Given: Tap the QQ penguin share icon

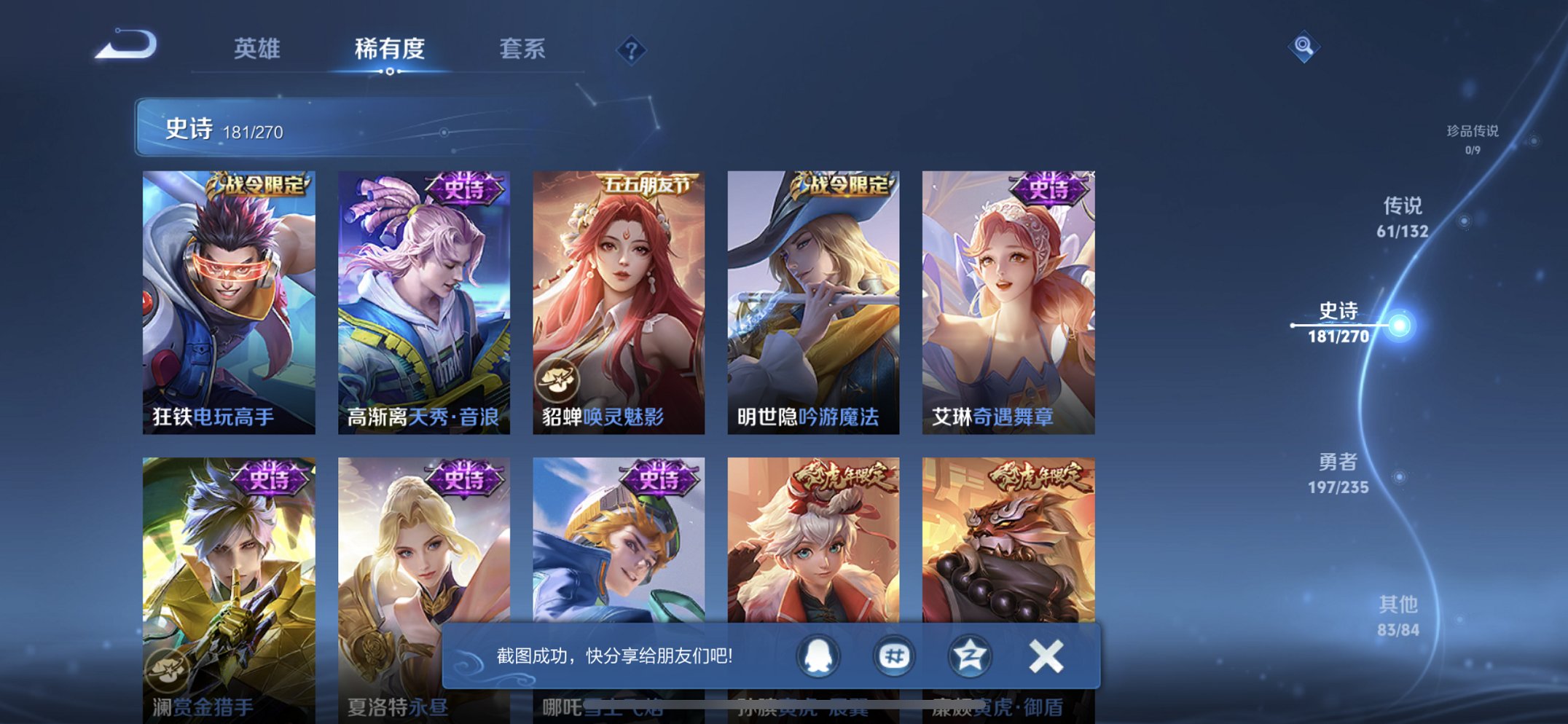Looking at the screenshot, I should pyautogui.click(x=819, y=655).
